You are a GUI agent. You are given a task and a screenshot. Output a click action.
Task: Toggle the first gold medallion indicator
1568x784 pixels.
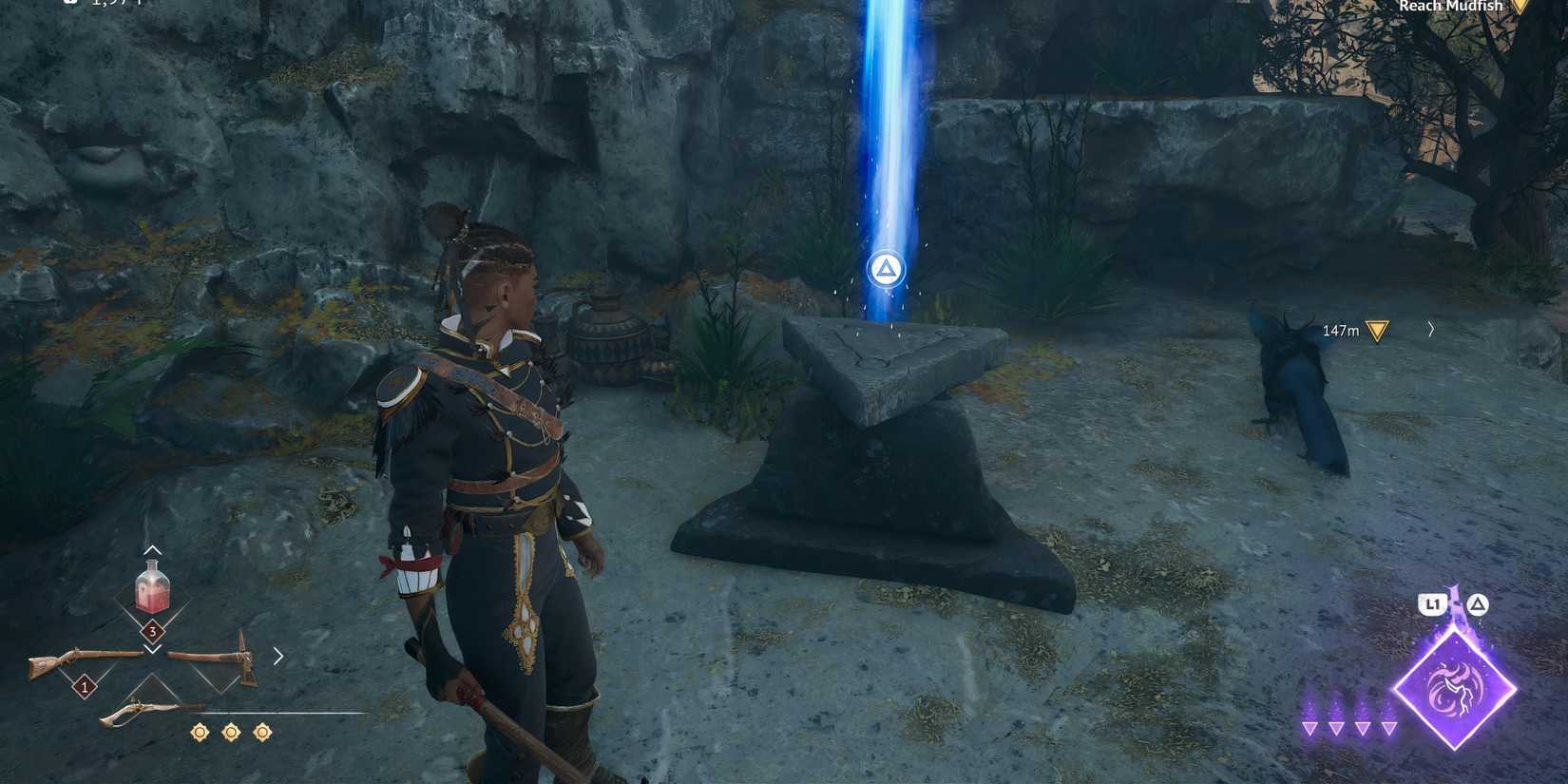200,732
